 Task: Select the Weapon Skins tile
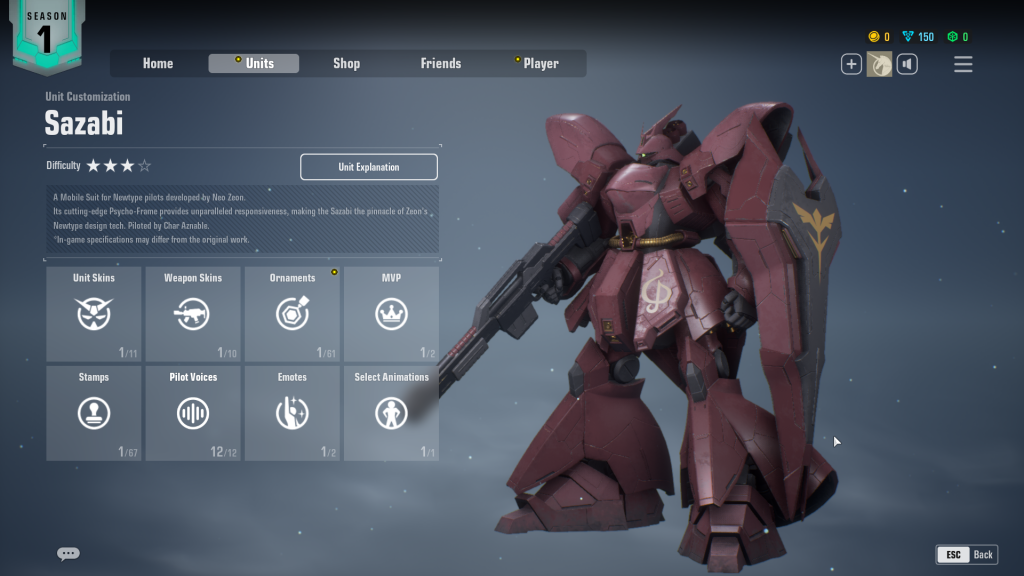[x=193, y=314]
